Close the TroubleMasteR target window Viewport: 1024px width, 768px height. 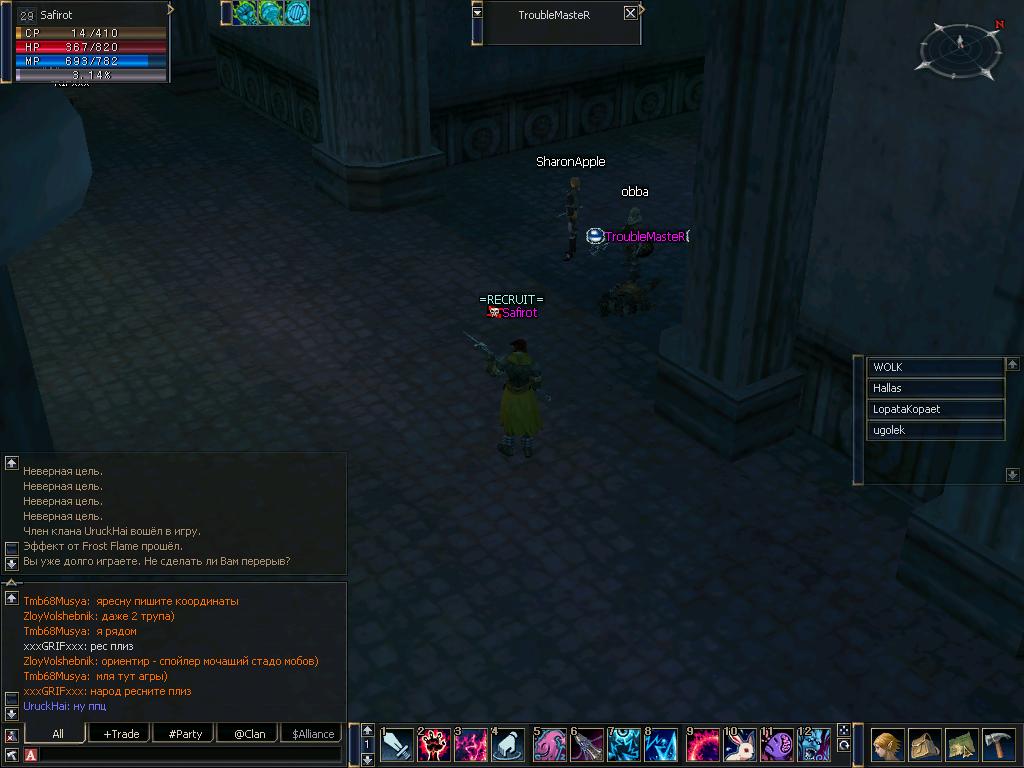(630, 13)
